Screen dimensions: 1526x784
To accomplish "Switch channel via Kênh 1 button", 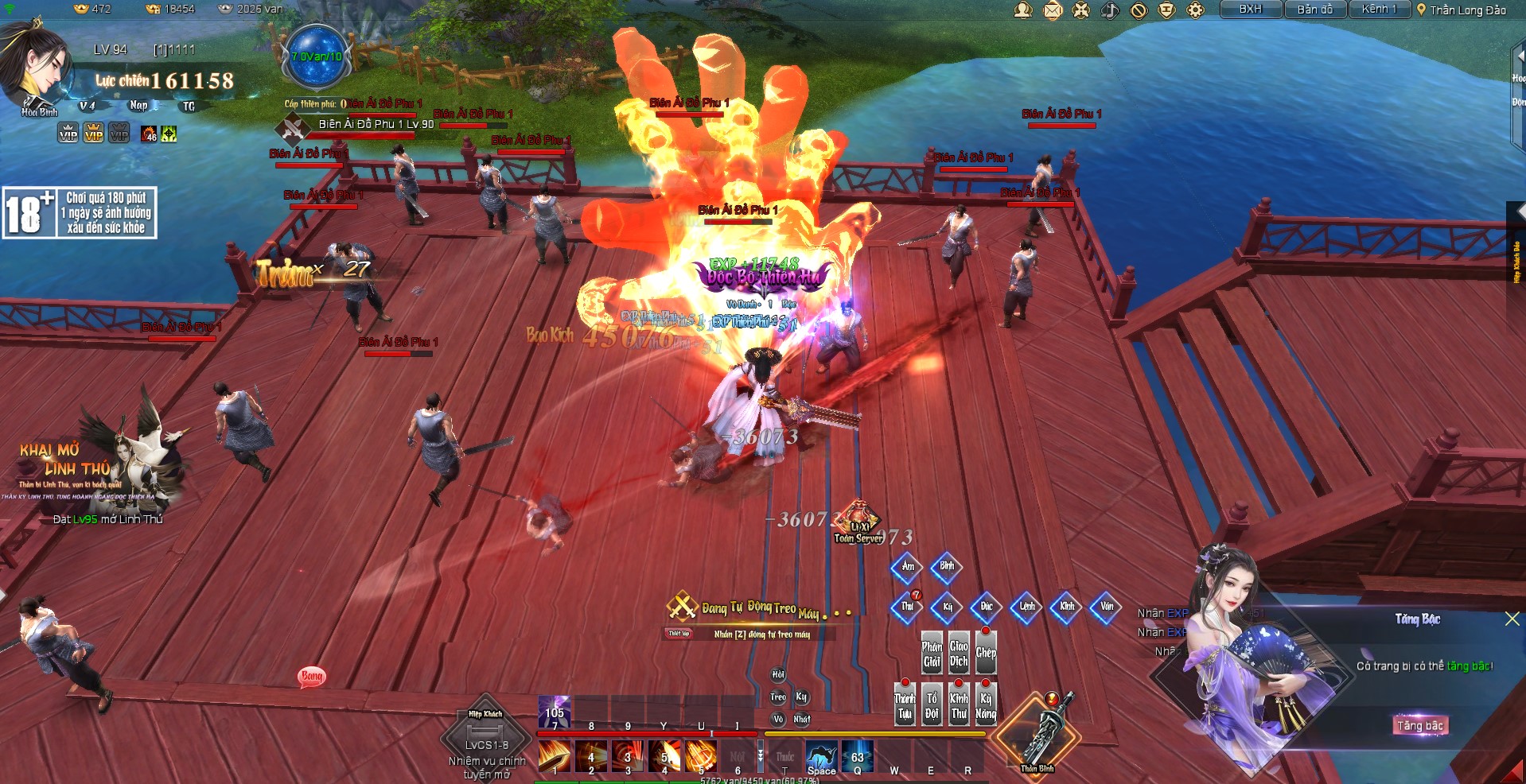I will point(1379,10).
